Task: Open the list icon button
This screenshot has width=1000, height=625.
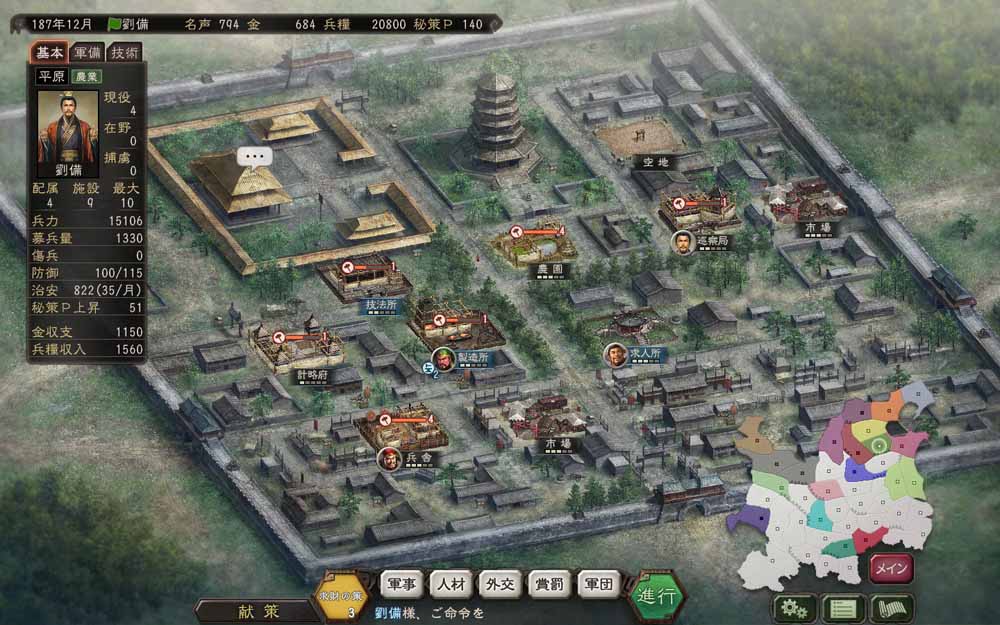Action: coord(842,608)
